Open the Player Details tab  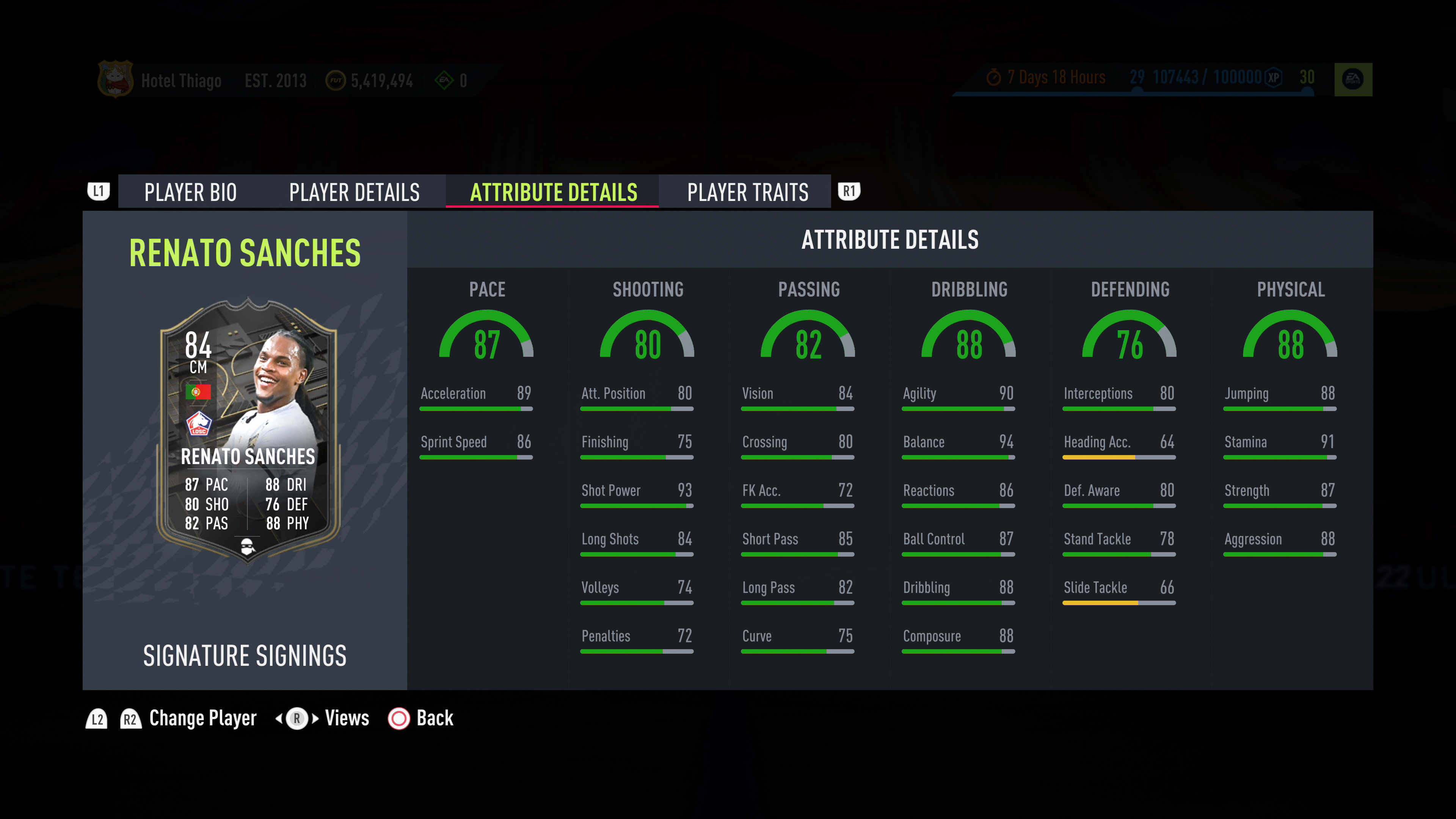(355, 192)
